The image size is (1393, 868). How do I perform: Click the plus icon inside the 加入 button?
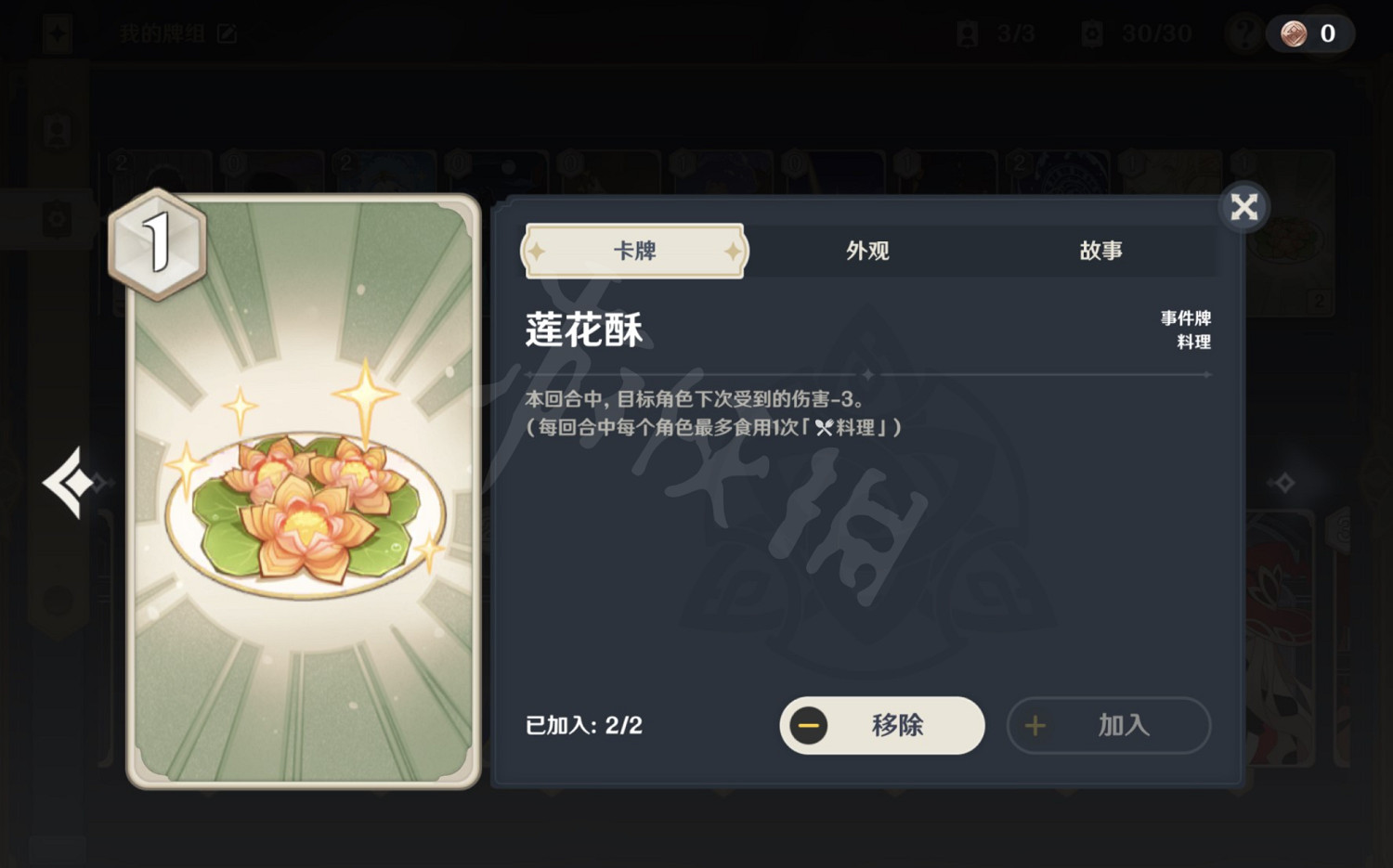(x=1035, y=726)
